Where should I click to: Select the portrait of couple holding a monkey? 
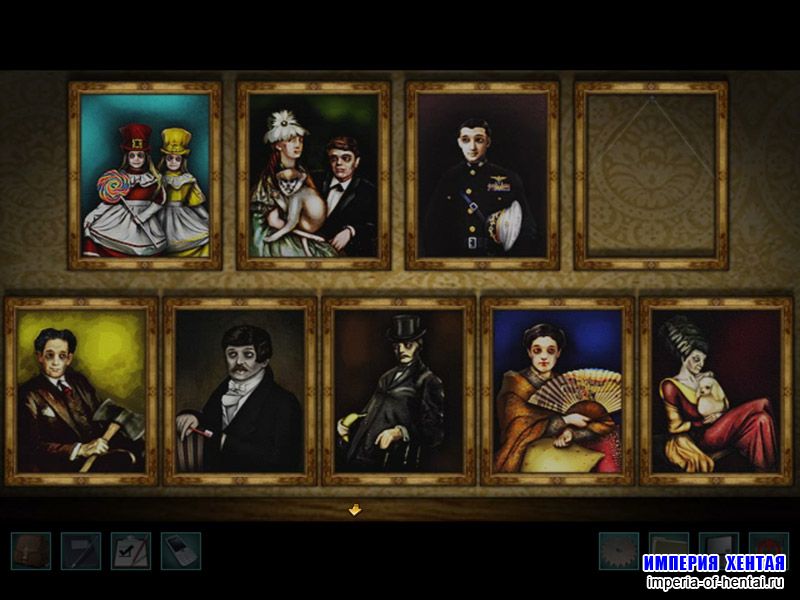point(314,176)
